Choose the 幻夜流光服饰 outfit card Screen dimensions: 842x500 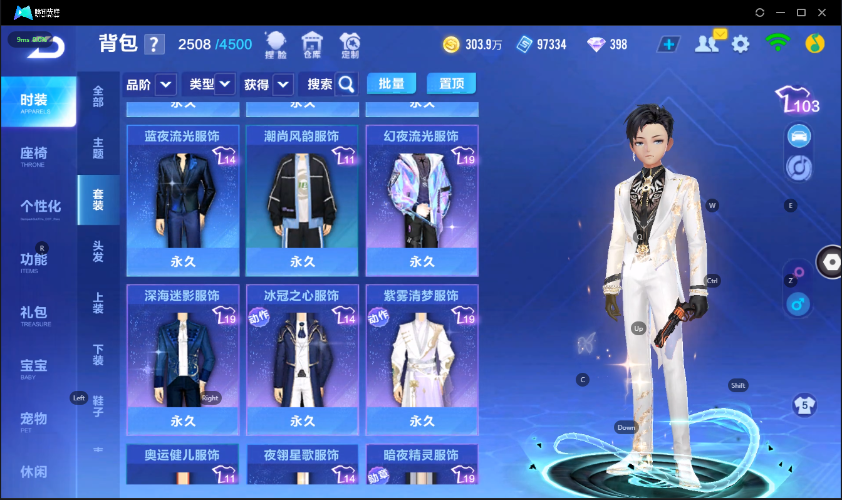coord(422,200)
